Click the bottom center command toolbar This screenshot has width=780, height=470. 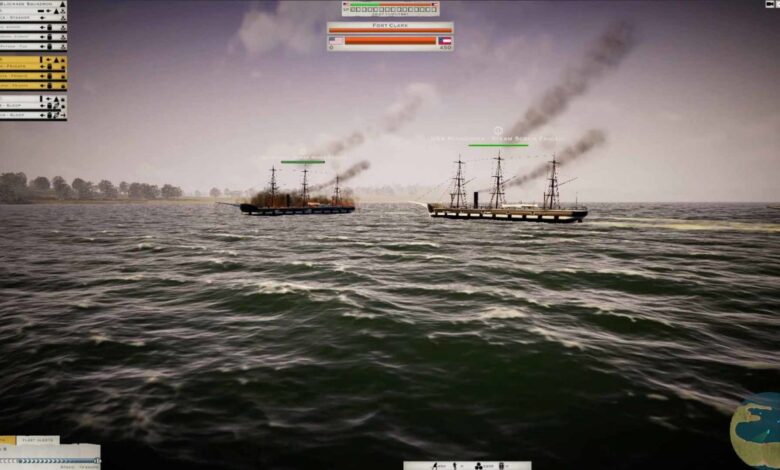point(467,465)
